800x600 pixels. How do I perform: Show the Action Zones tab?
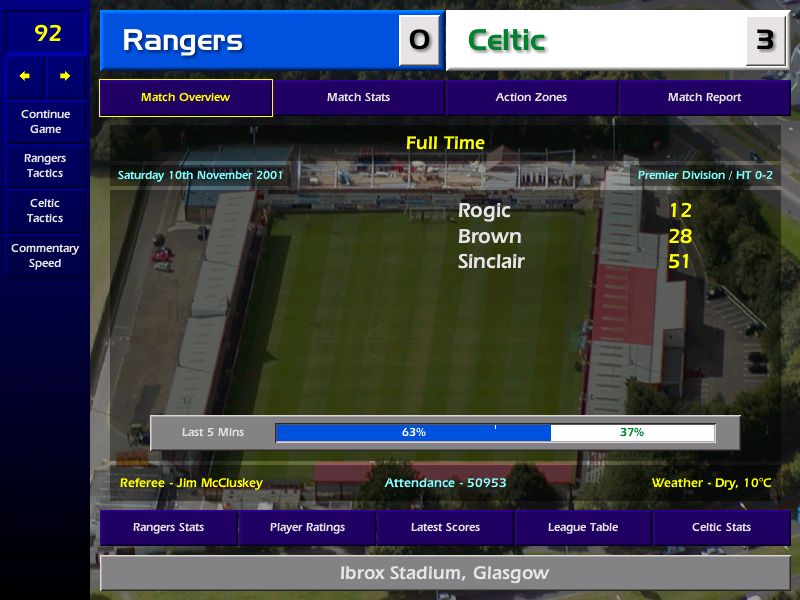tap(531, 98)
